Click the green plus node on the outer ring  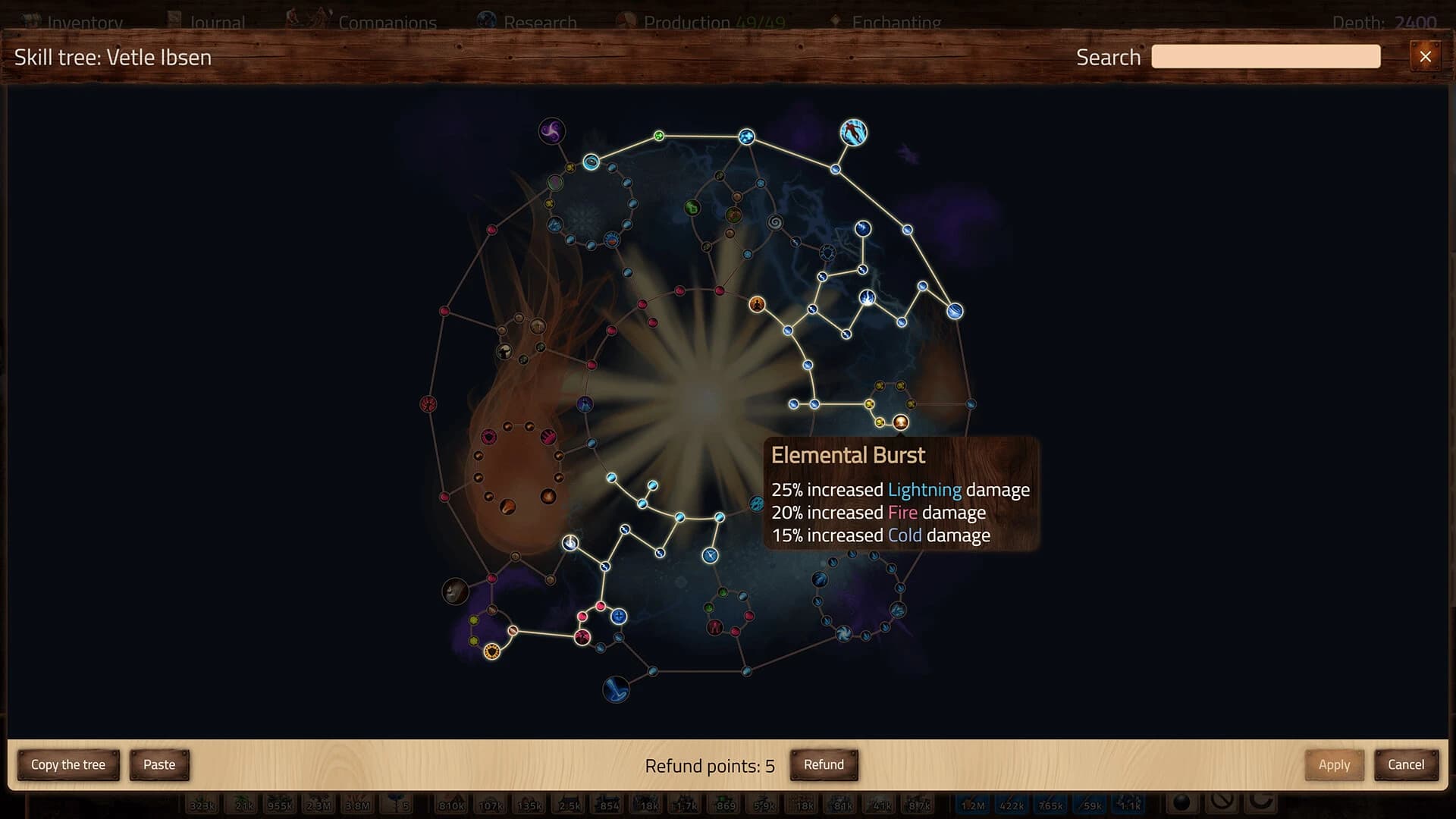659,137
